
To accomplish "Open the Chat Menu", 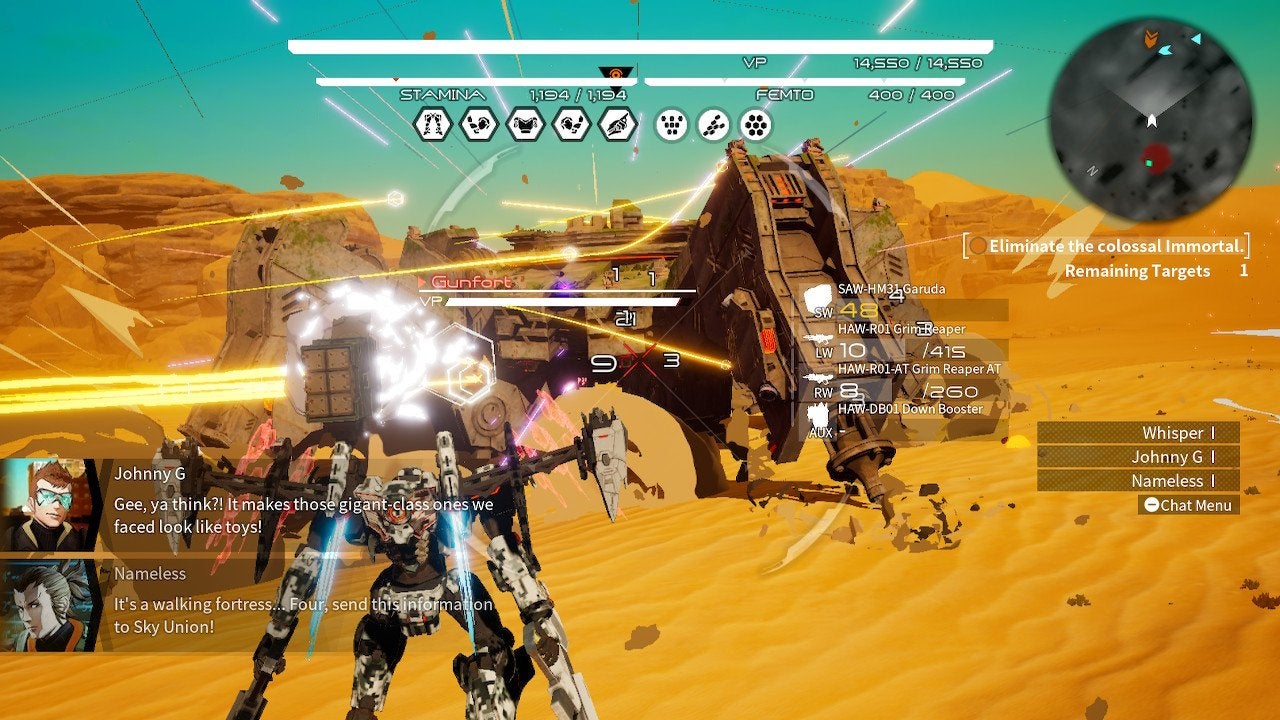I will 1188,505.
